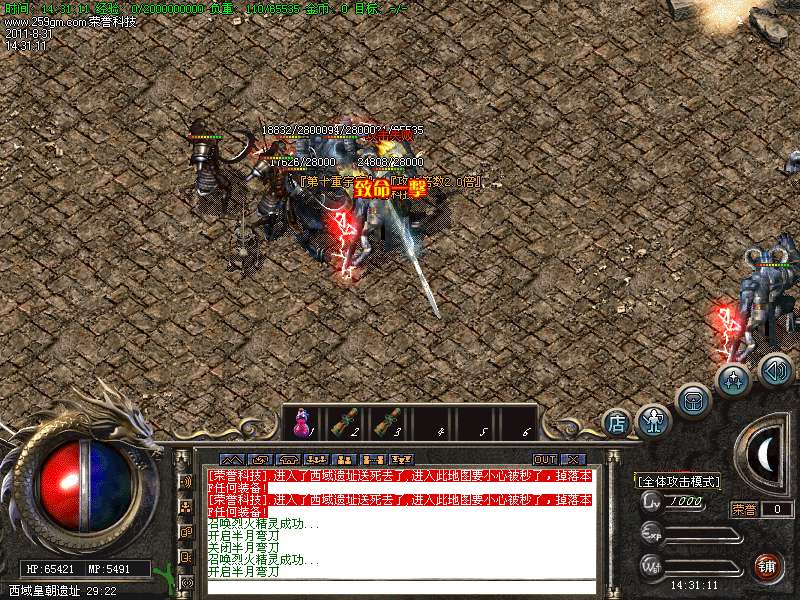Open the shop with the 店 button
The height and width of the screenshot is (600, 800).
click(x=617, y=423)
